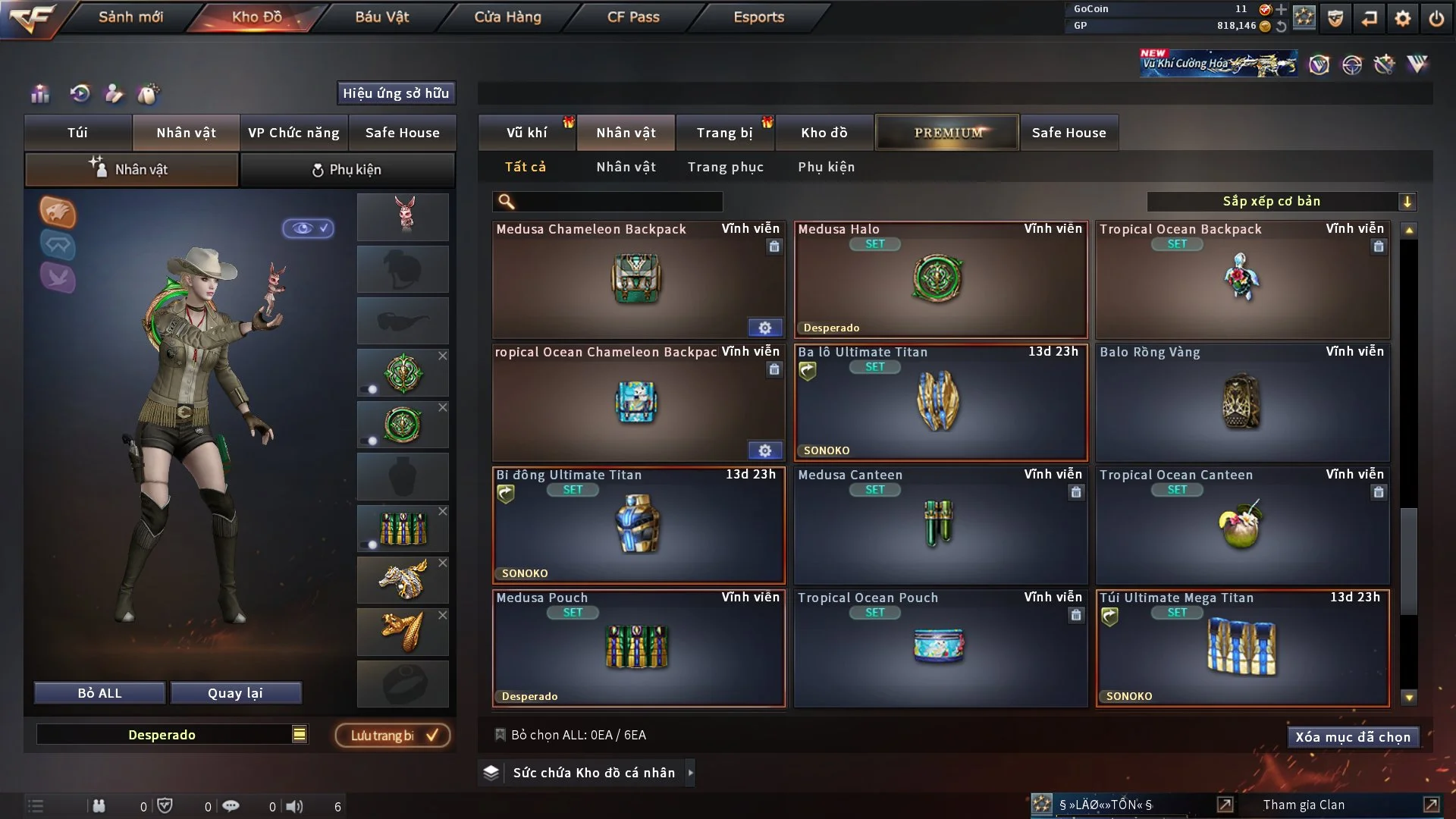Open settings via the gear icon
The image size is (1456, 819).
click(x=1402, y=18)
